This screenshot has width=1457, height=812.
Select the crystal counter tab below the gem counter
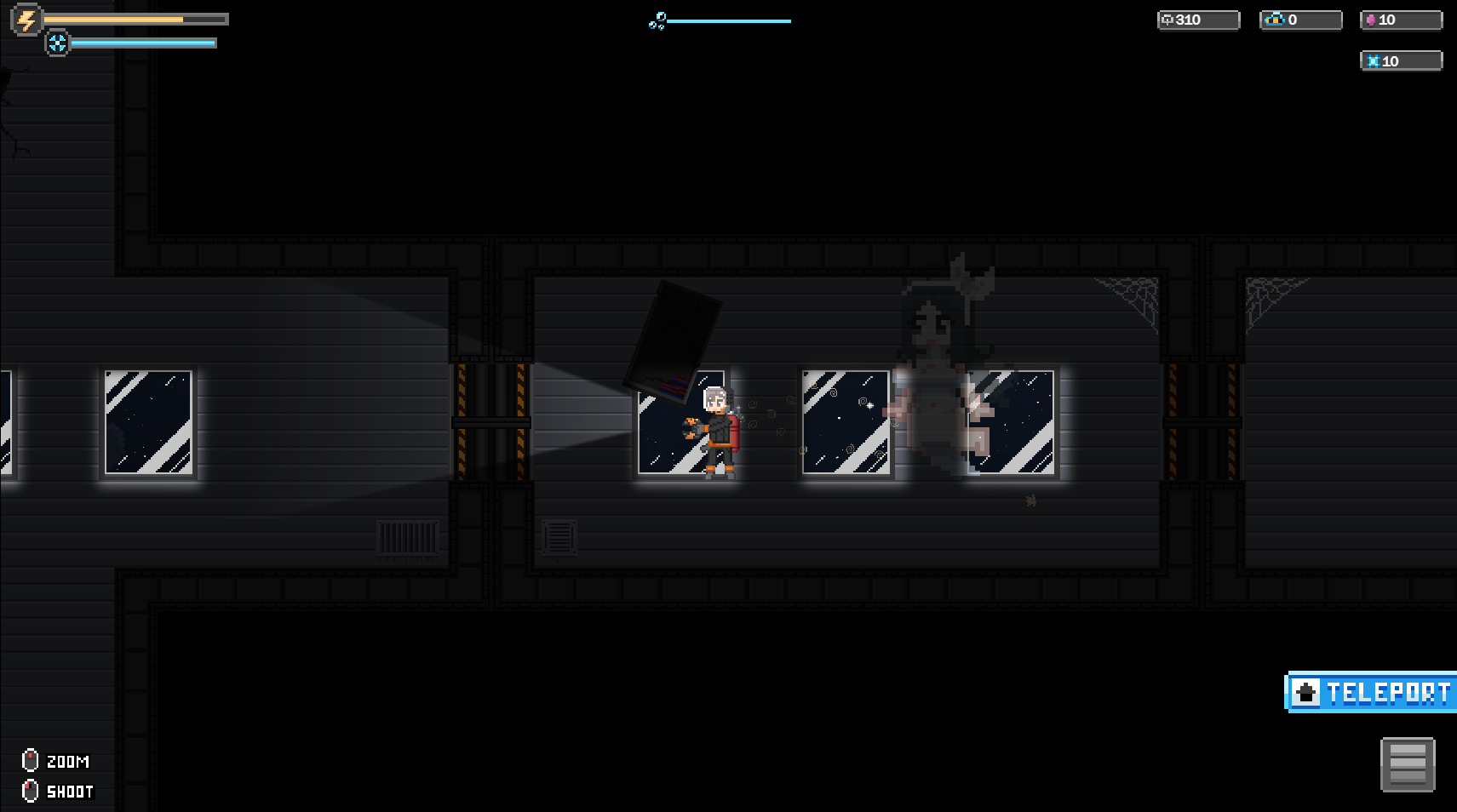pos(1401,60)
